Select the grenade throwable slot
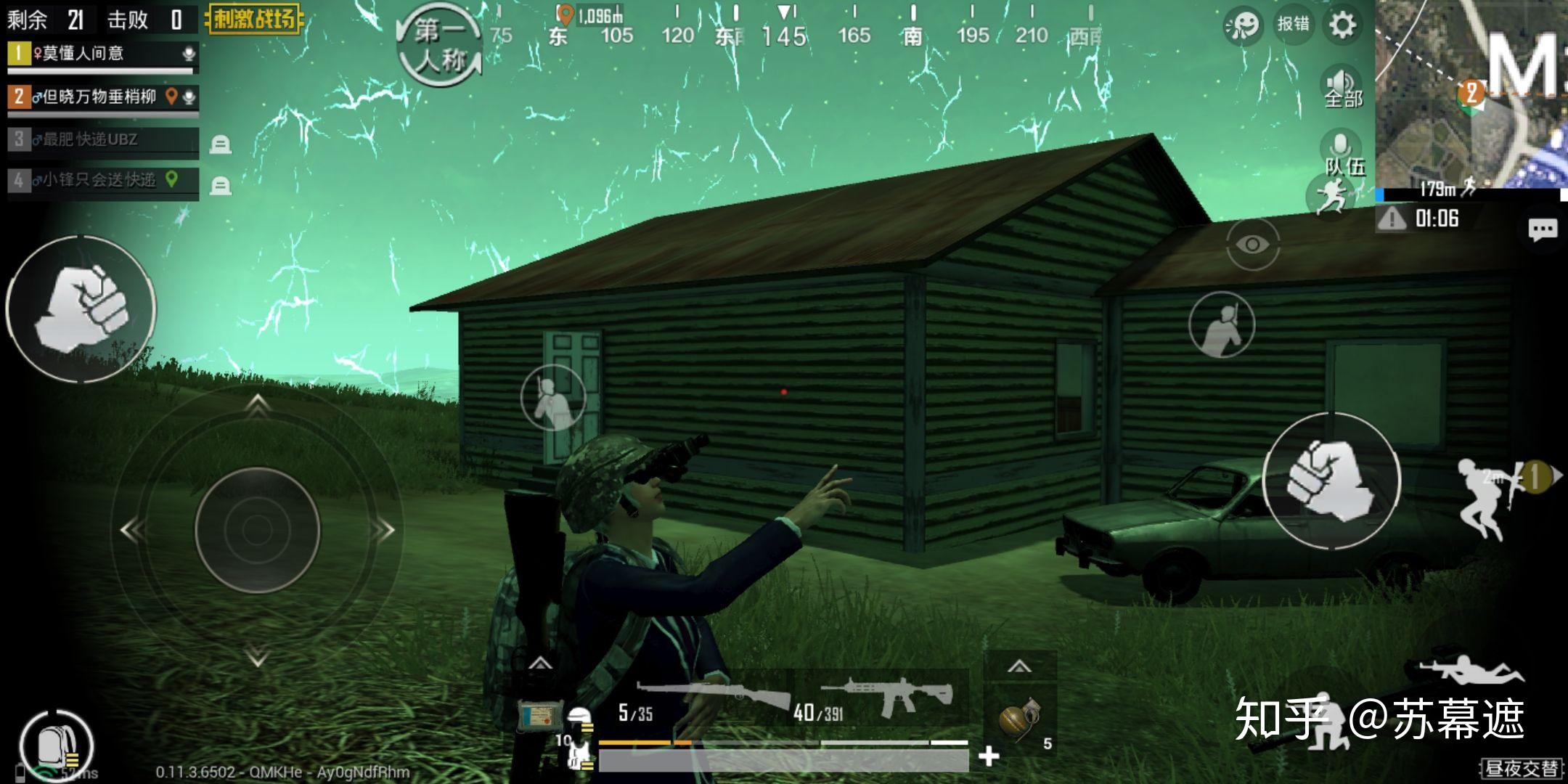Image resolution: width=1568 pixels, height=784 pixels. pos(1020,719)
